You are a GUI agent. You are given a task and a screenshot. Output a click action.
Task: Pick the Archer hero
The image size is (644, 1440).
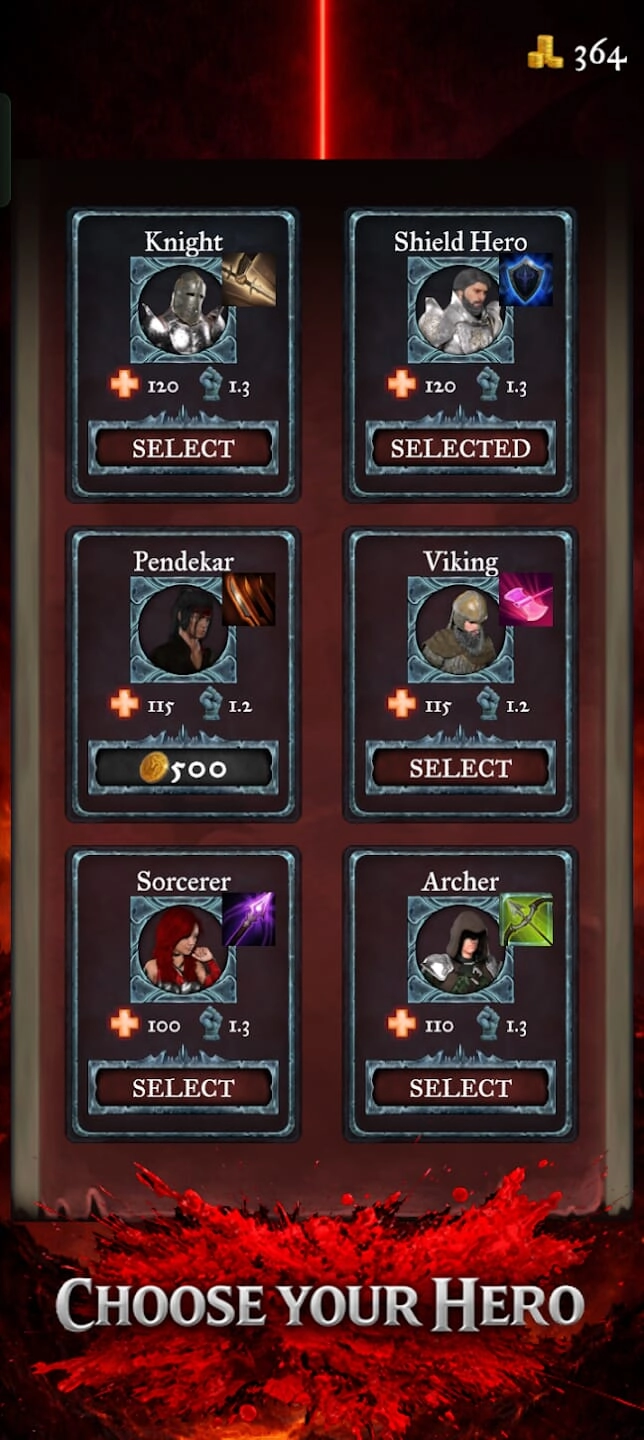(460, 1088)
